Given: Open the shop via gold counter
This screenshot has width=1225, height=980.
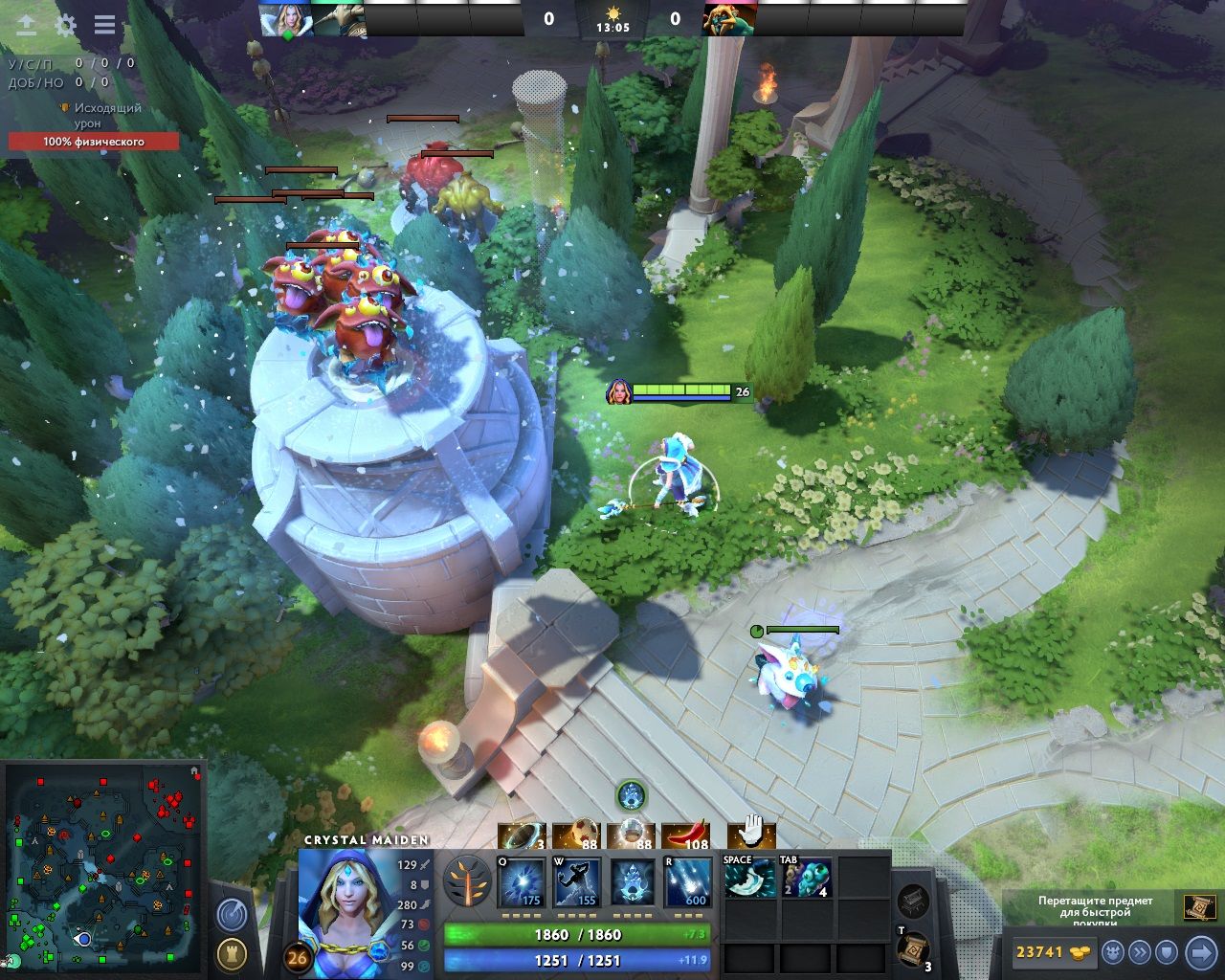Looking at the screenshot, I should point(1053,951).
